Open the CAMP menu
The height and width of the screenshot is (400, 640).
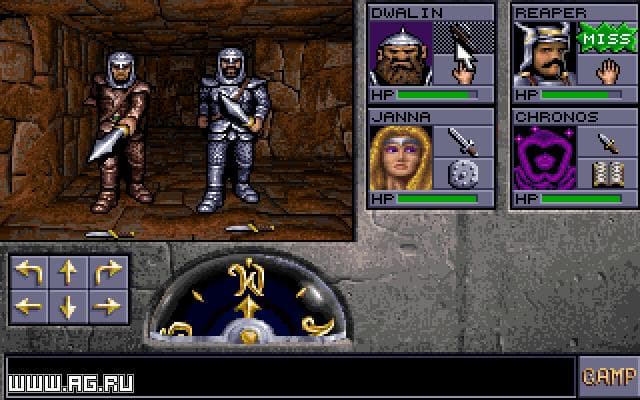(x=607, y=376)
